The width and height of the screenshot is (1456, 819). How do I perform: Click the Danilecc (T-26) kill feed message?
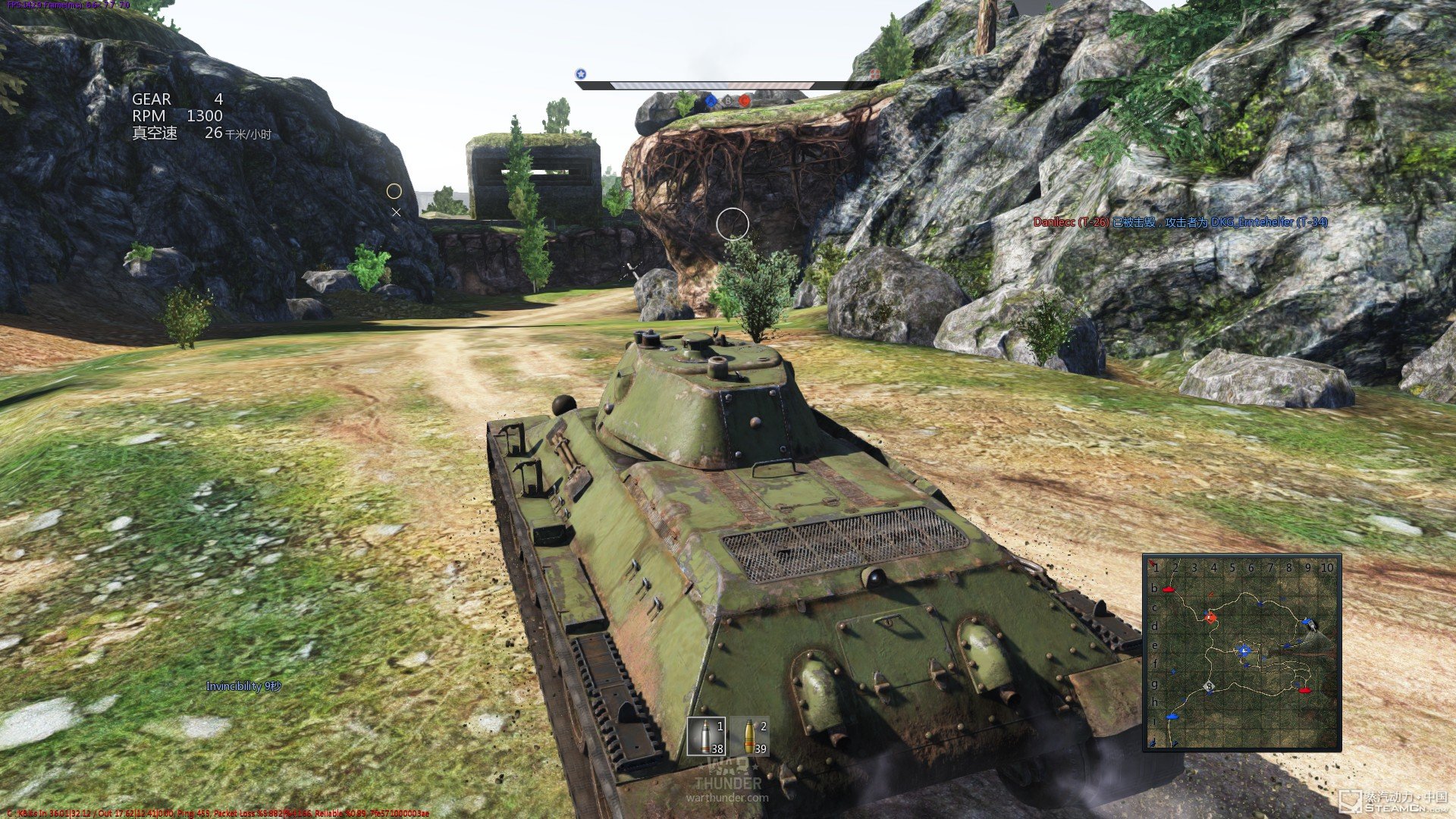pos(1071,223)
